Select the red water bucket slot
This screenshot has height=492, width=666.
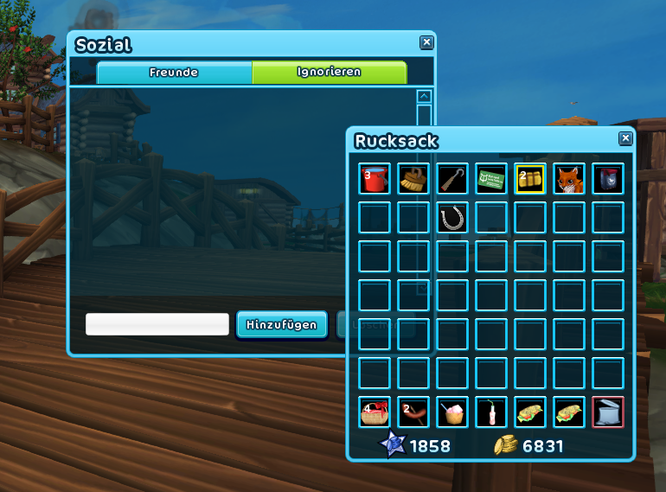point(374,179)
